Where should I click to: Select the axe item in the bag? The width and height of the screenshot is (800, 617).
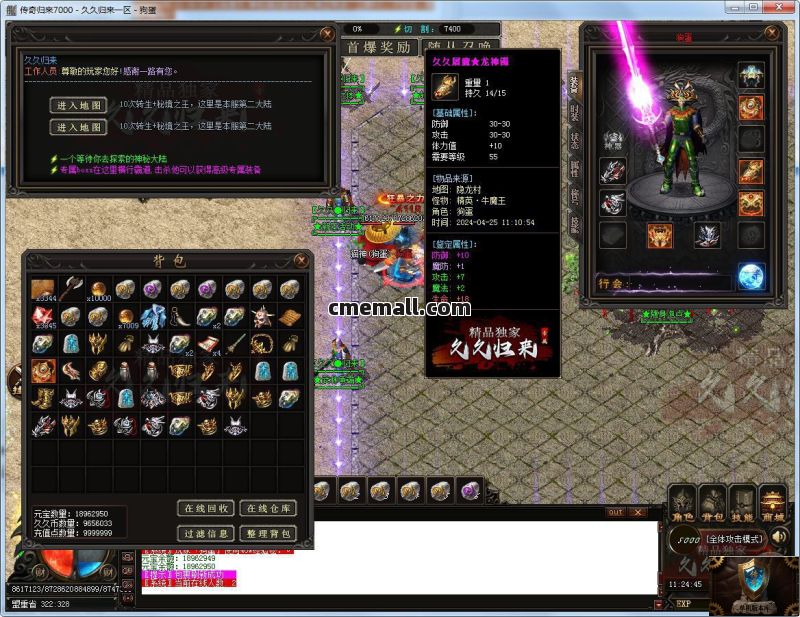(x=70, y=289)
